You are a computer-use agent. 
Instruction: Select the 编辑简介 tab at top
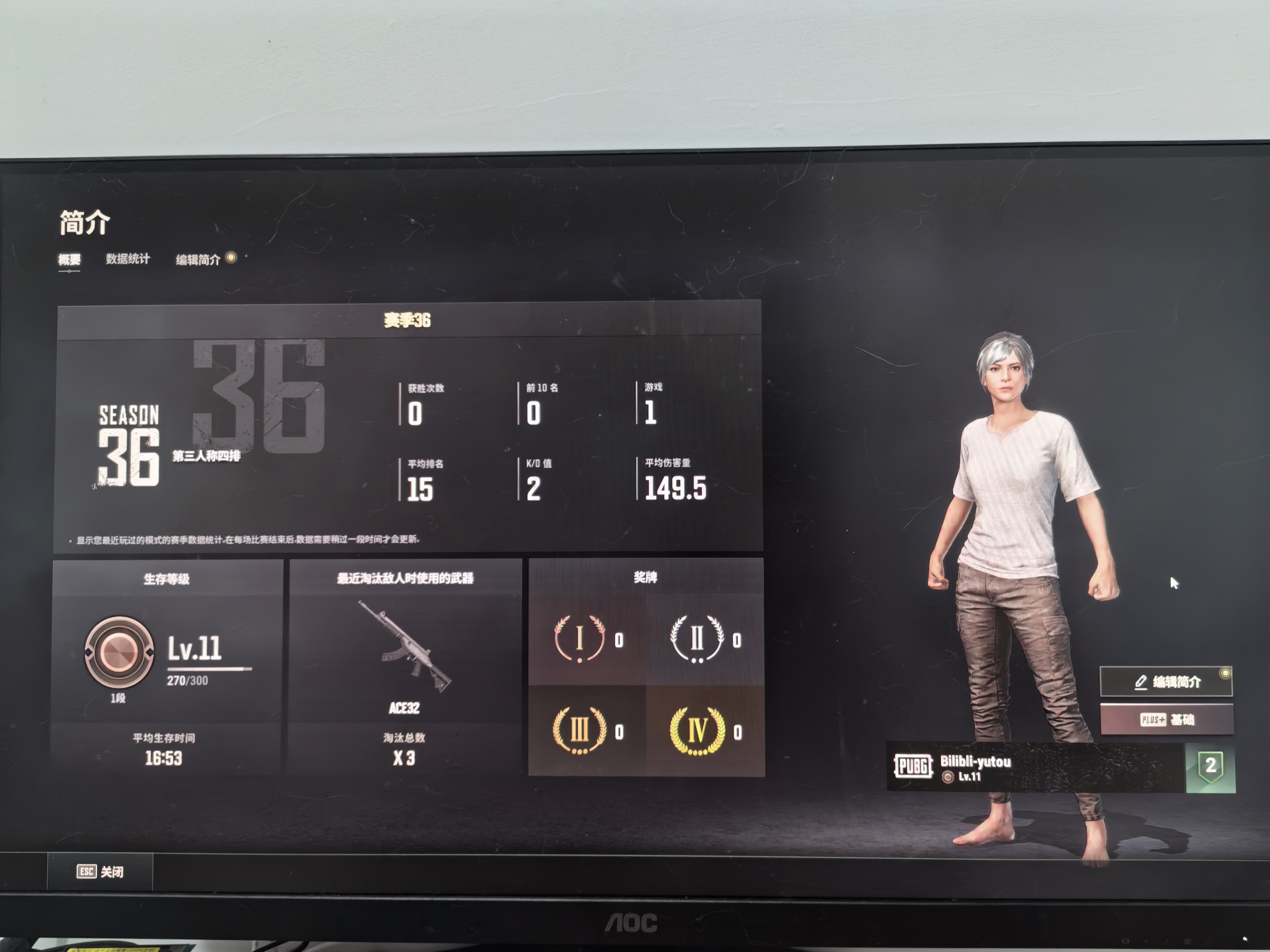[198, 260]
